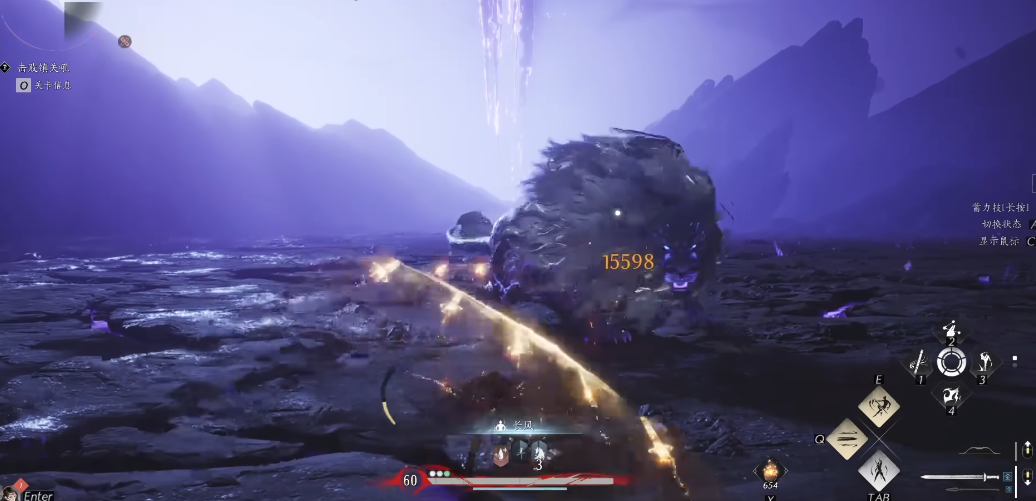The height and width of the screenshot is (501, 1036).
Task: Open the 击败镇关吼 objective tracker
Action: point(43,67)
